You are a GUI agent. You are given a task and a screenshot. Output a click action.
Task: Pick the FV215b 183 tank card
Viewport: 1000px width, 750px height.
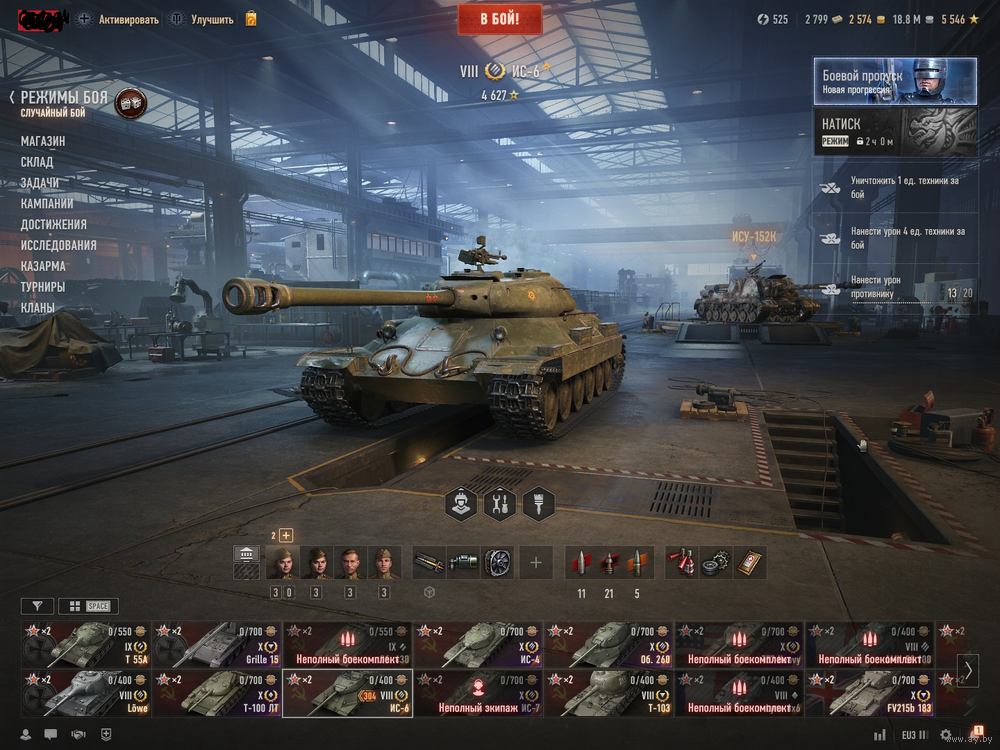coord(870,693)
